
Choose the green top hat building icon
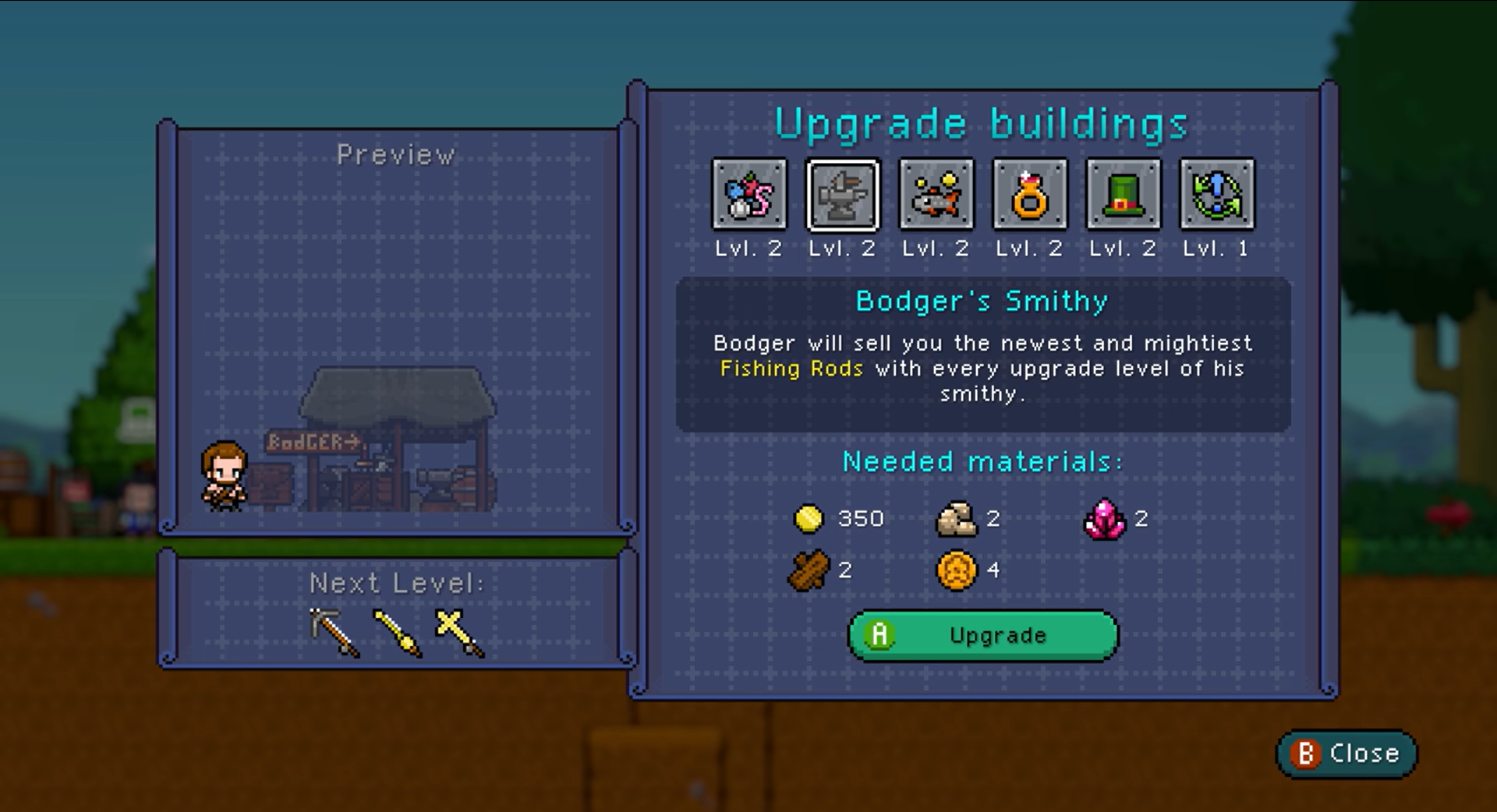1124,195
